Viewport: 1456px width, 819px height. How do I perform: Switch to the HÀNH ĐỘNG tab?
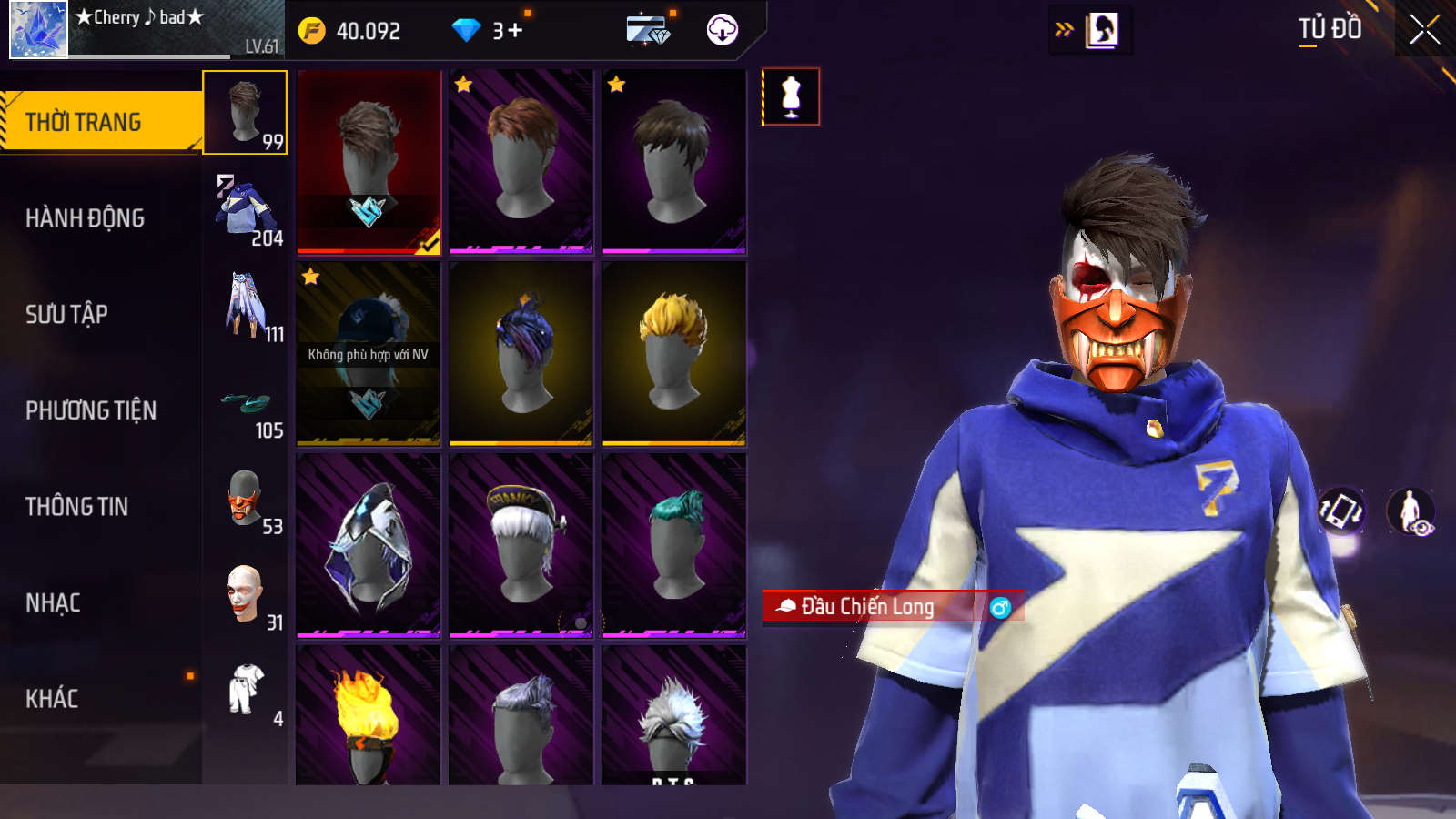point(86,218)
